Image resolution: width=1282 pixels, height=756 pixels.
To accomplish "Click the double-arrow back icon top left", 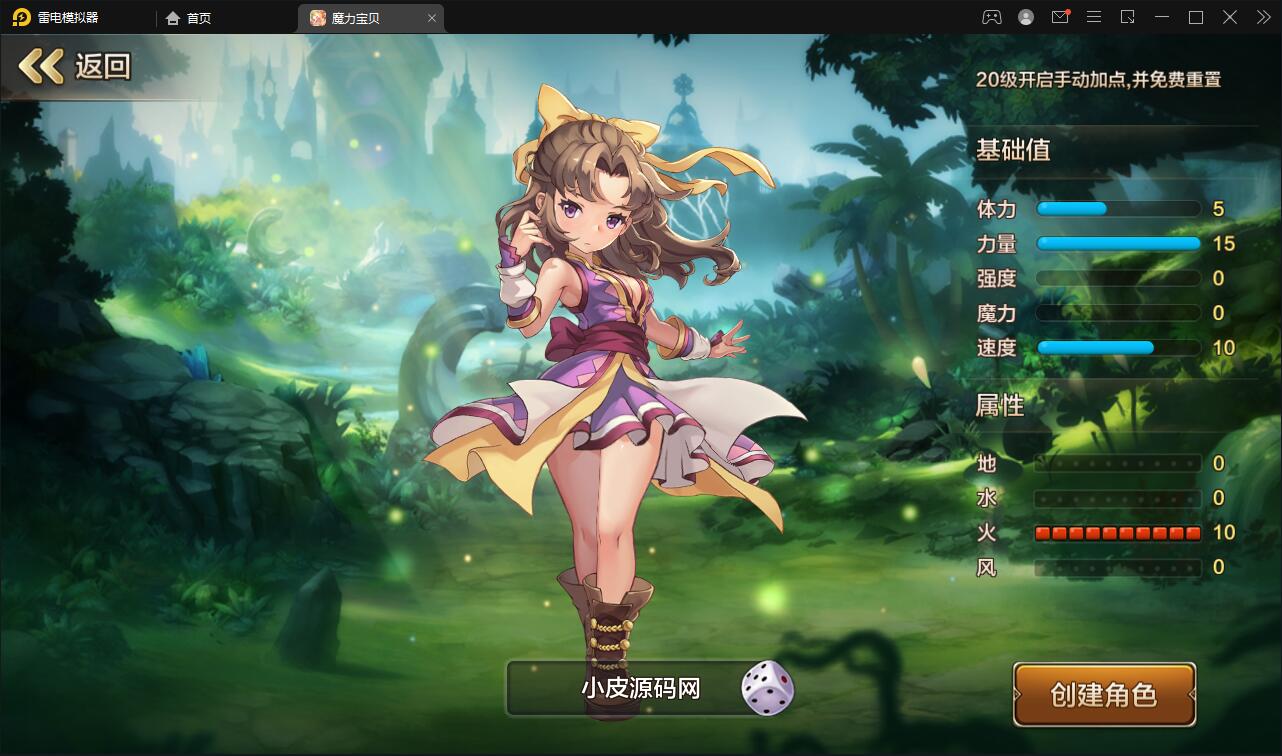I will 39,64.
